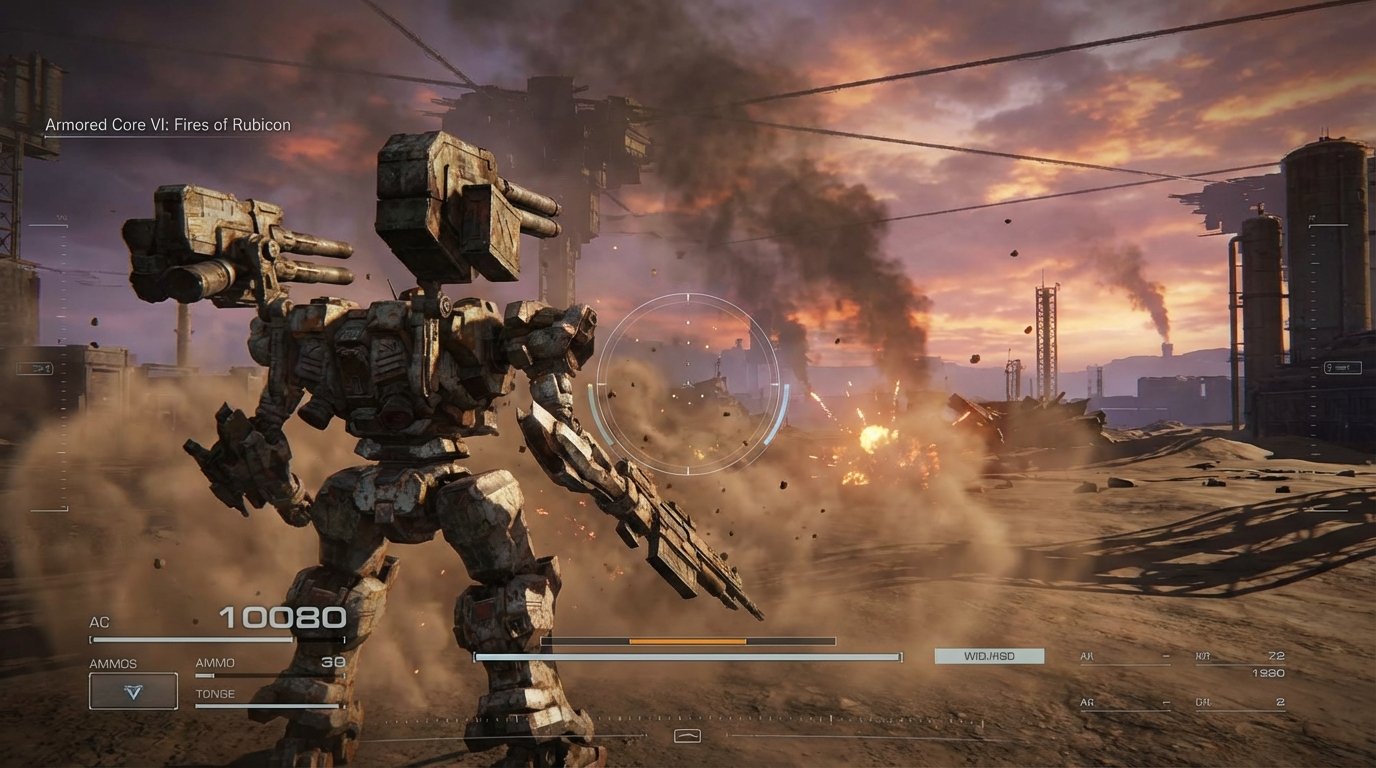
Task: Click the 1980 counter on the right
Action: 1271,674
